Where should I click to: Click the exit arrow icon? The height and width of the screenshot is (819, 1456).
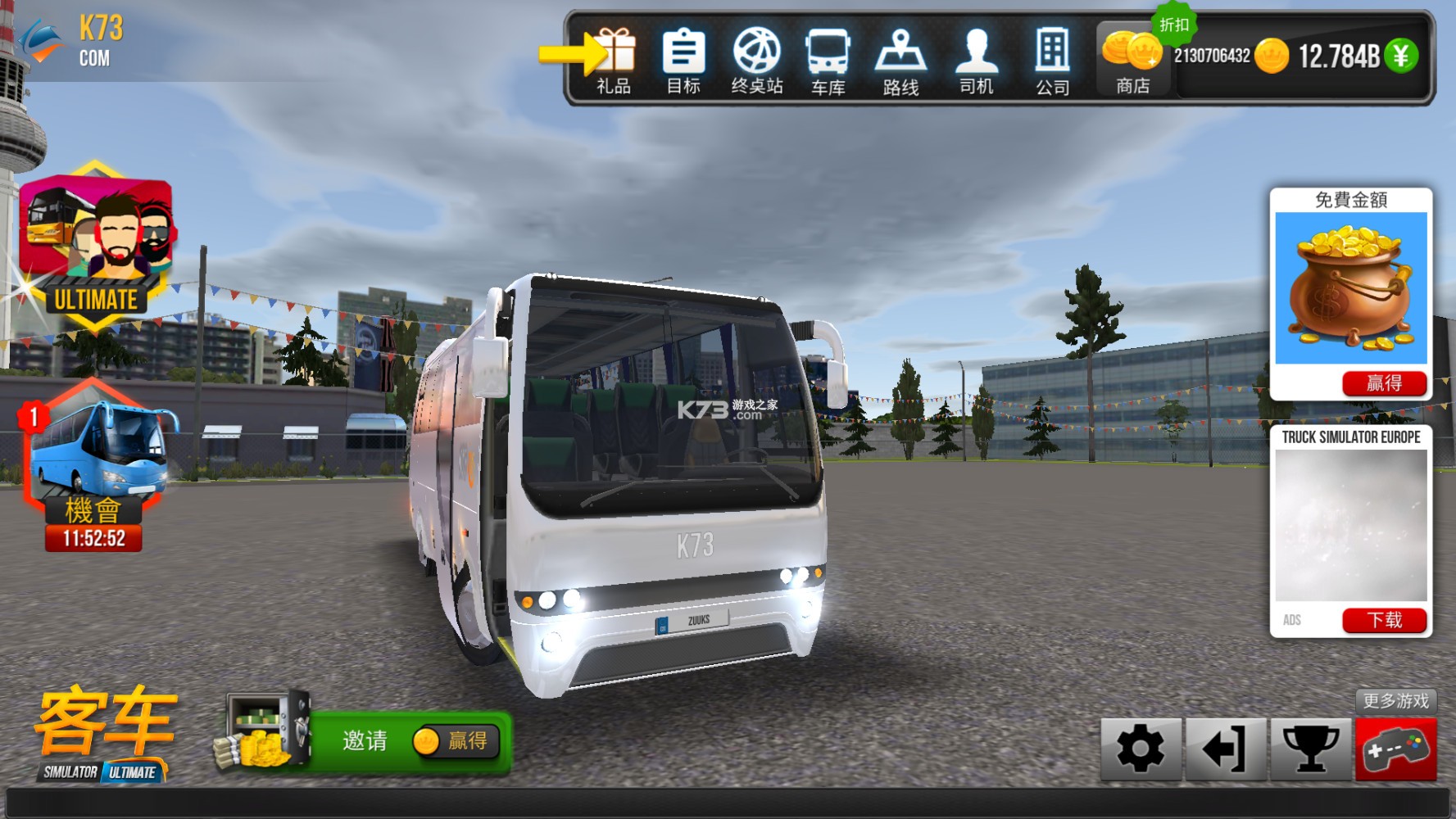[x=1226, y=749]
